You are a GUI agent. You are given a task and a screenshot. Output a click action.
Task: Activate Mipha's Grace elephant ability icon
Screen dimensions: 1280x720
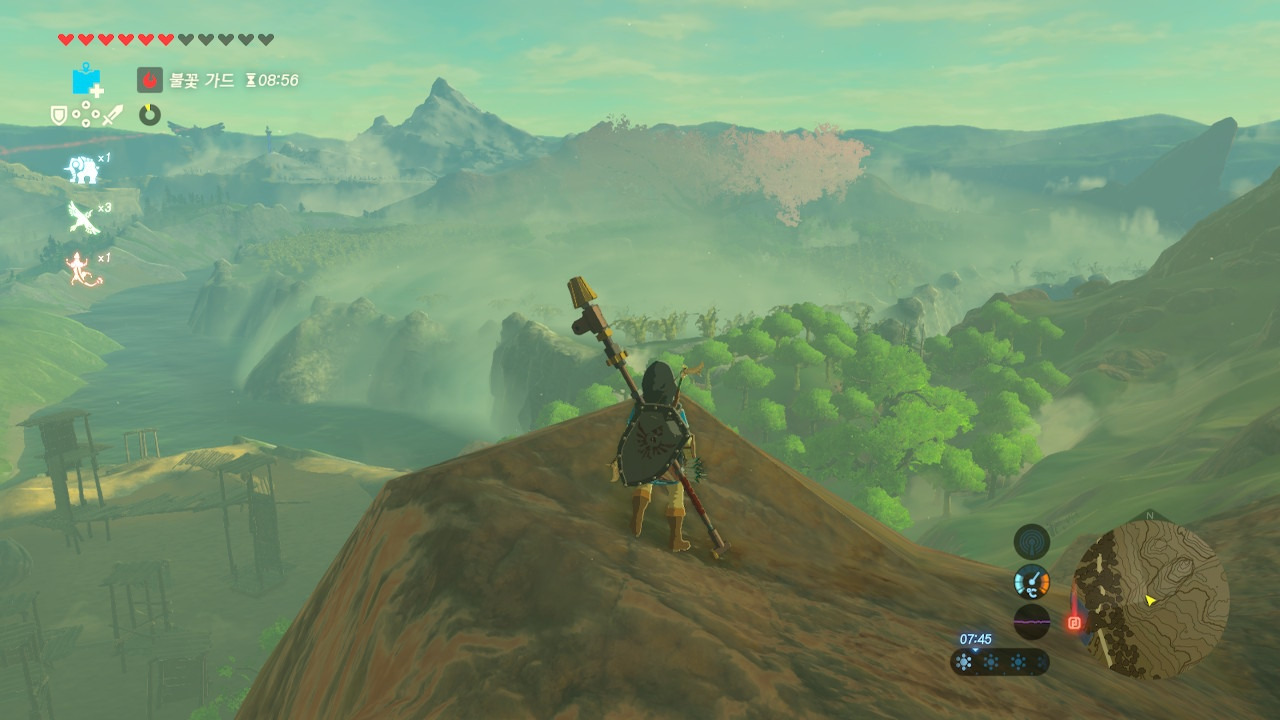click(82, 169)
